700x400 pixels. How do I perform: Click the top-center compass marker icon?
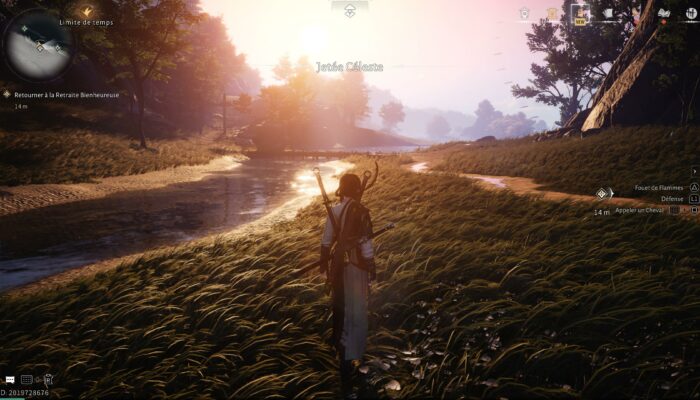click(x=349, y=10)
